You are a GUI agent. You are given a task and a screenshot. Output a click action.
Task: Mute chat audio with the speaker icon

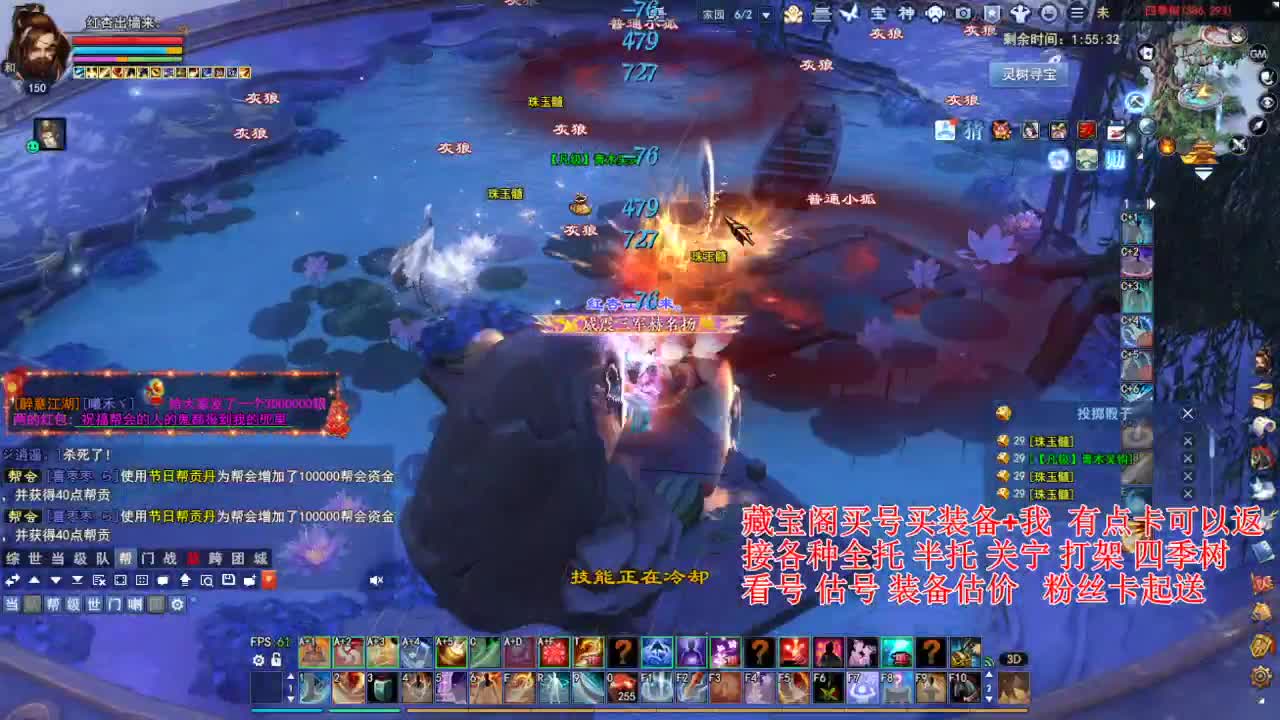tap(375, 580)
